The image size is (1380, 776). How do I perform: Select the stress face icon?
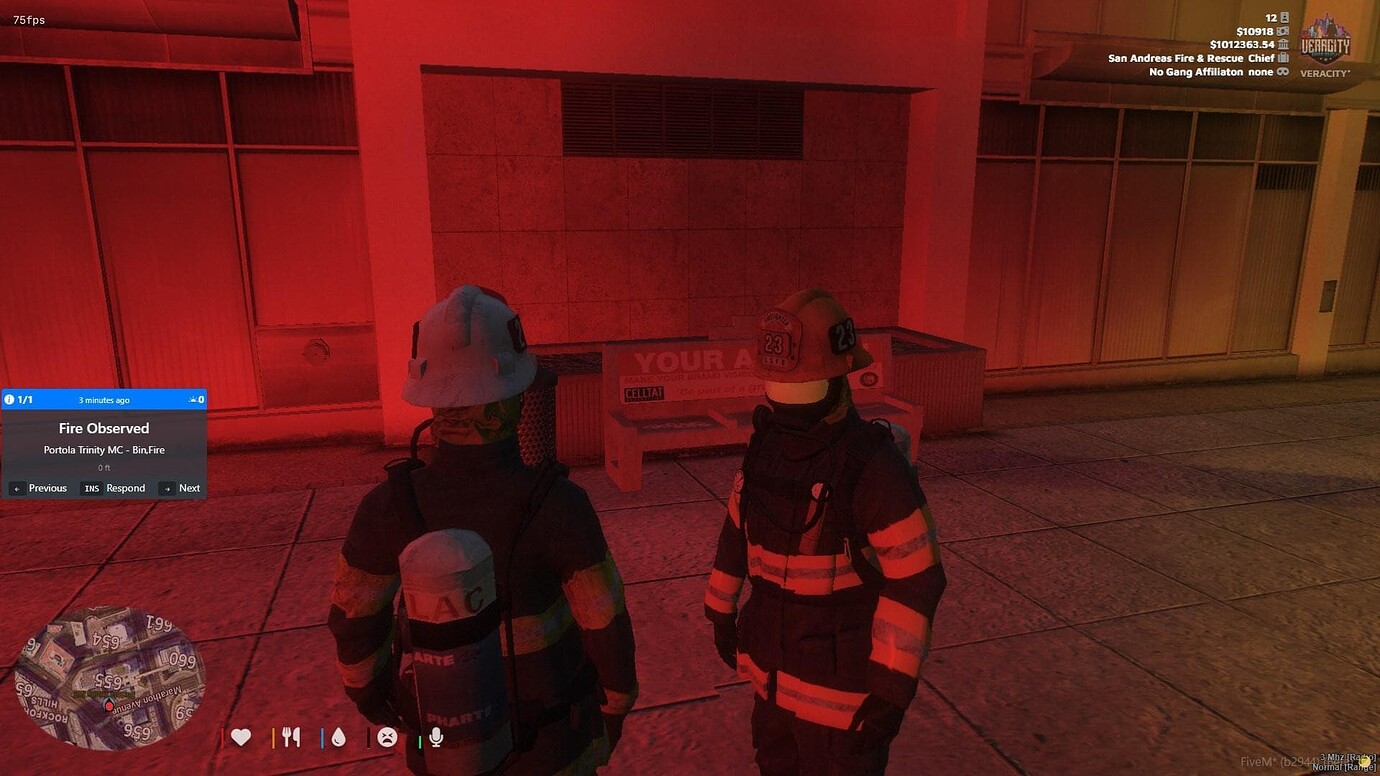tap(387, 737)
